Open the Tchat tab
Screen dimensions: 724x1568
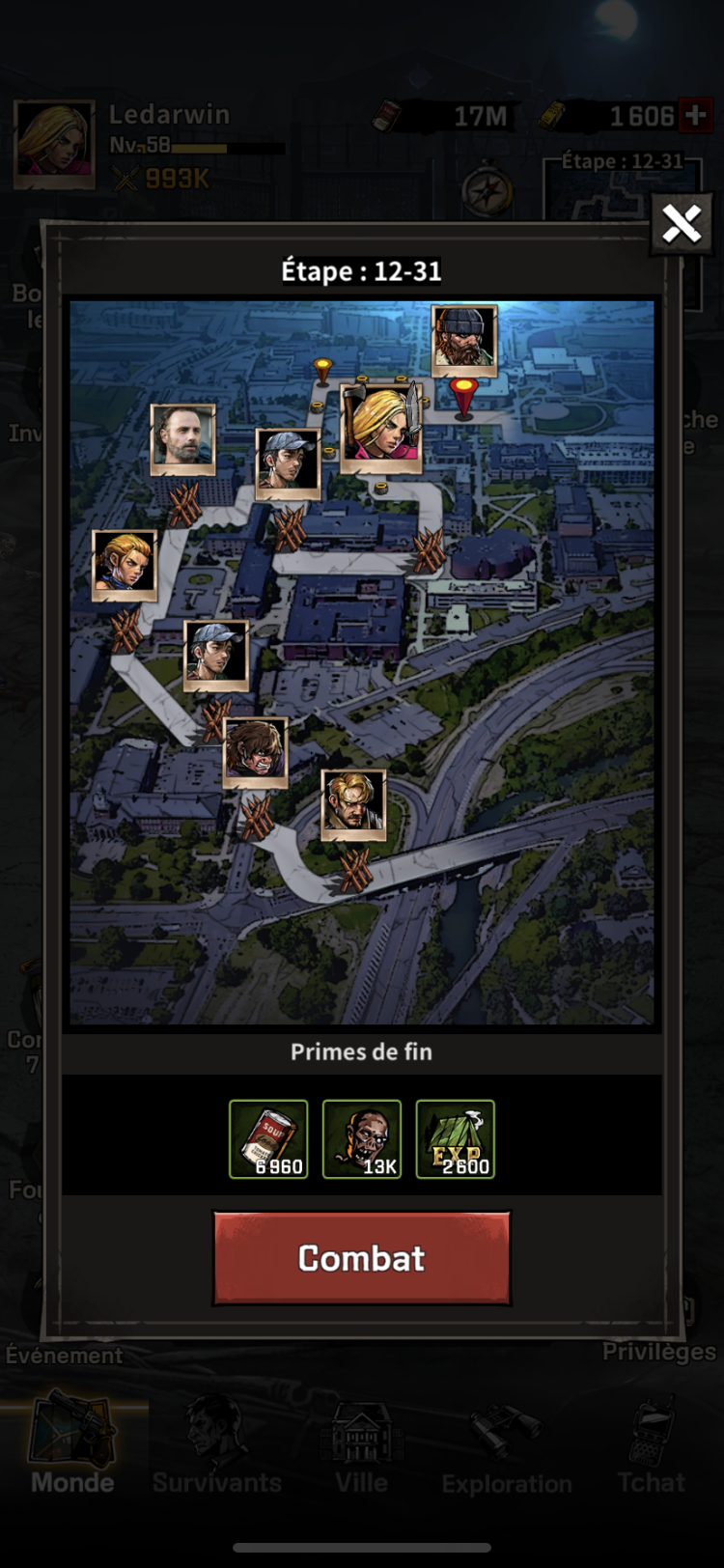point(652,1443)
